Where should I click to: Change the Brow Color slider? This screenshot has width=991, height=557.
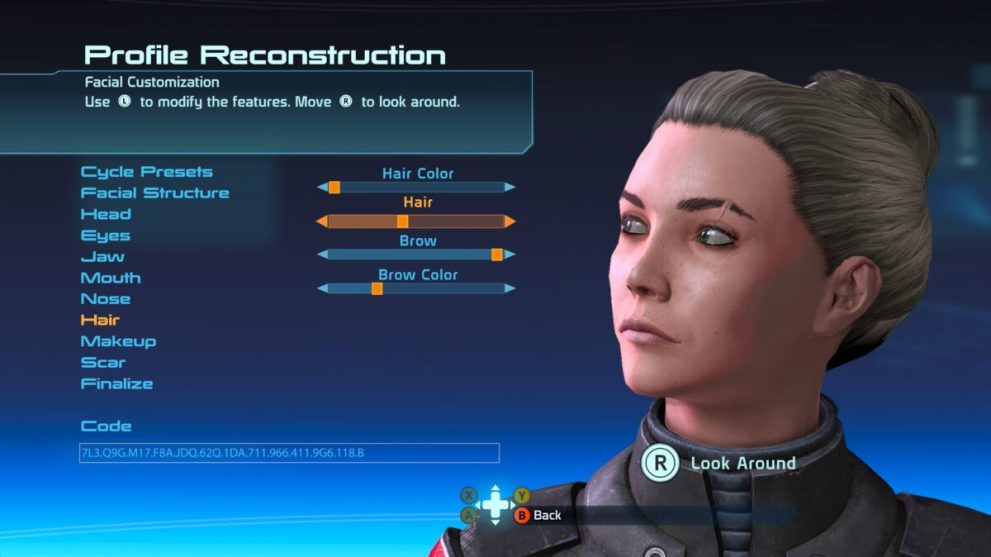point(416,288)
